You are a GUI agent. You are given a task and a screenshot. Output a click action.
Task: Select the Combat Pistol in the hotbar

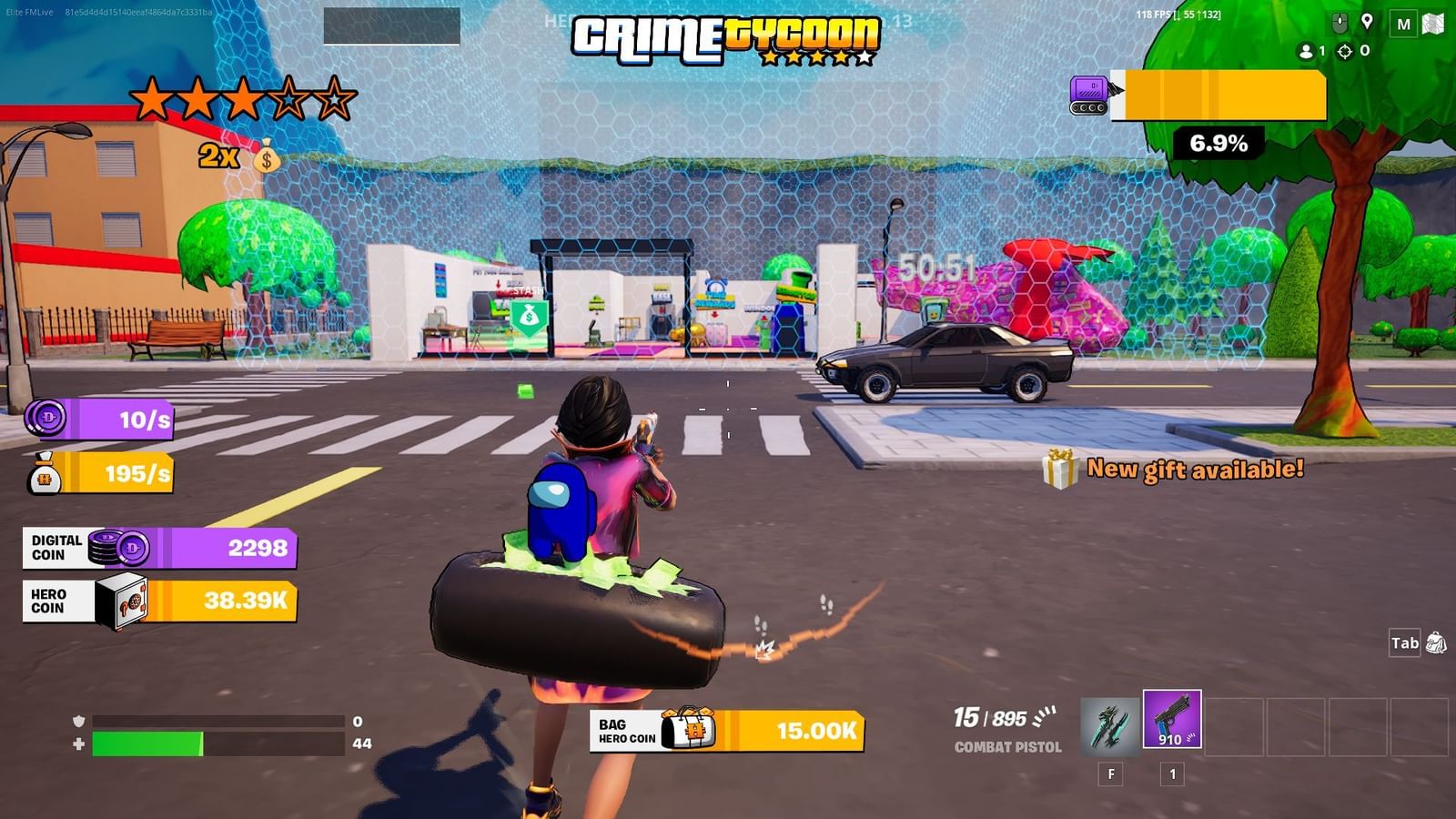(x=1172, y=723)
